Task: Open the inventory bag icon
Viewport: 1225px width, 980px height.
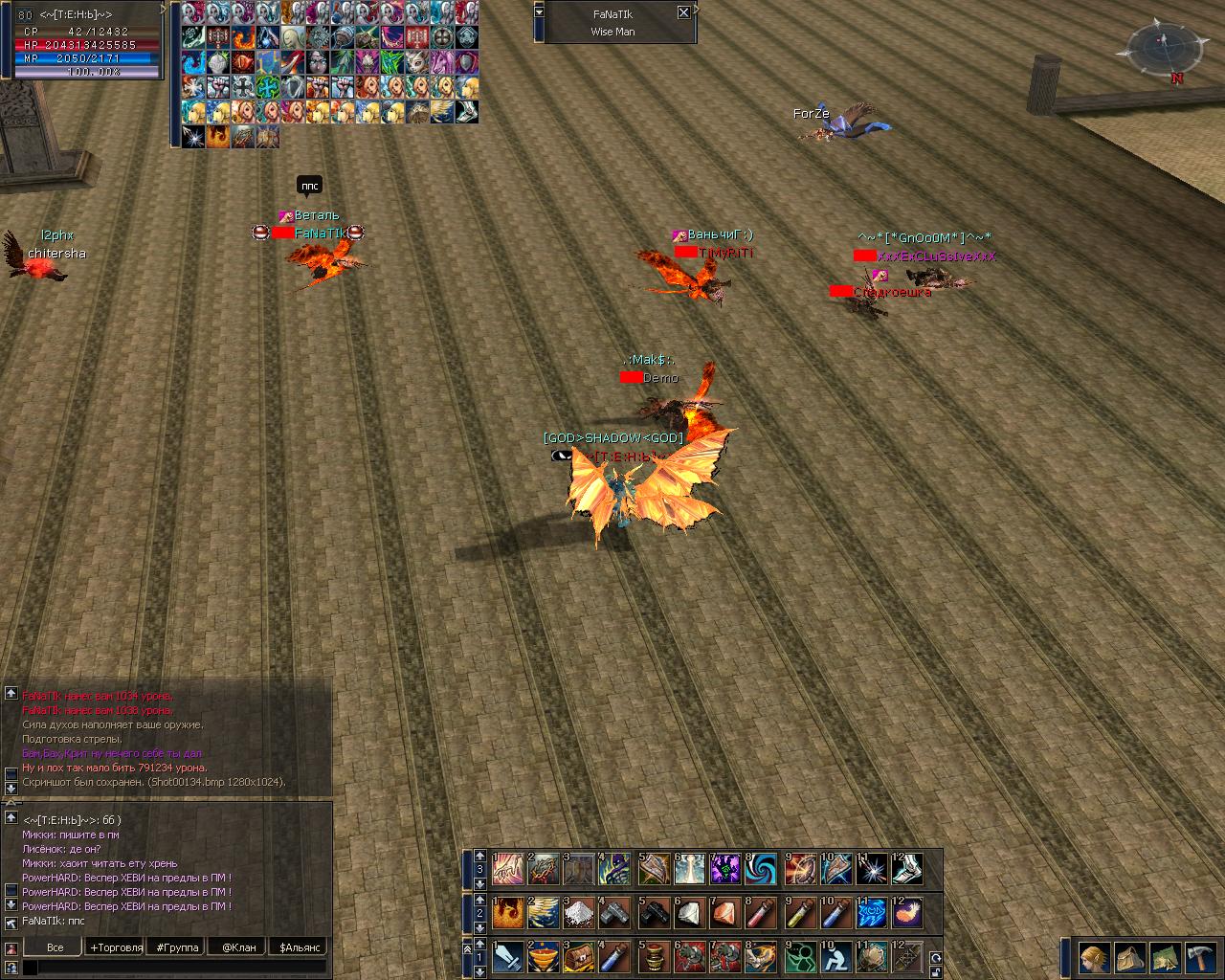Action: [1129, 957]
